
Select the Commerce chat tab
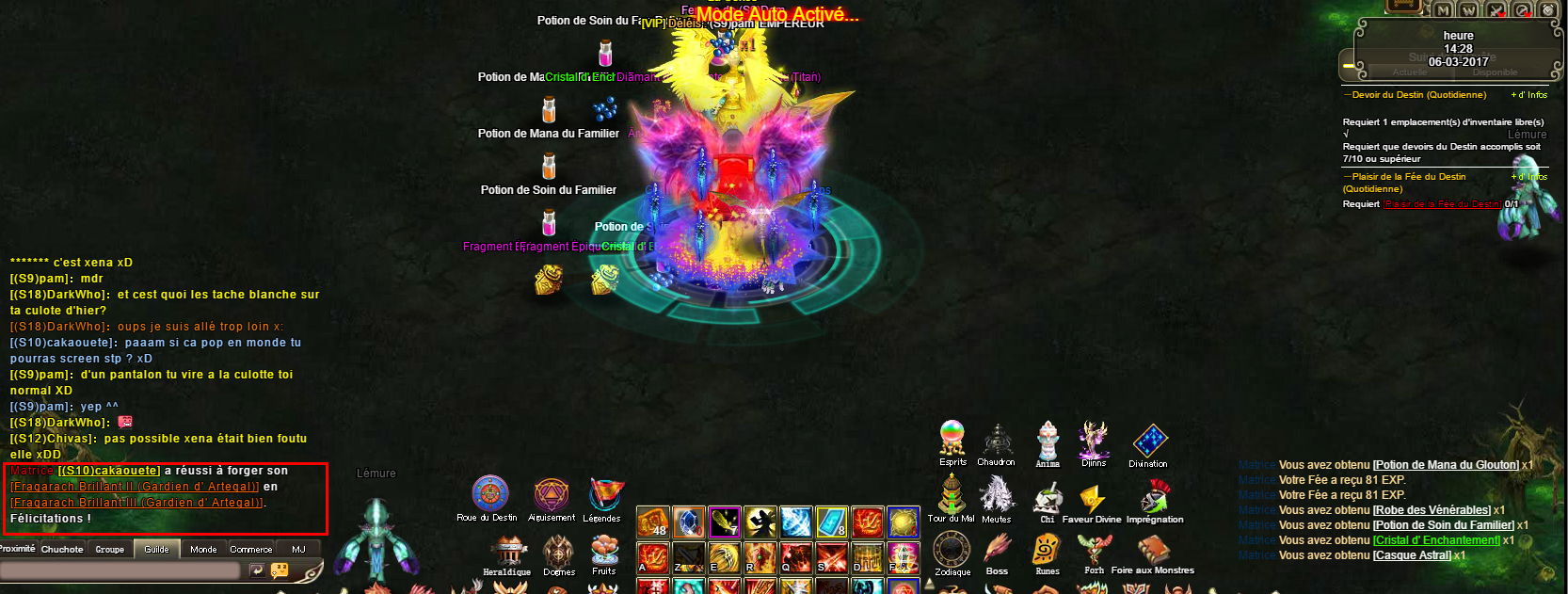(251, 549)
